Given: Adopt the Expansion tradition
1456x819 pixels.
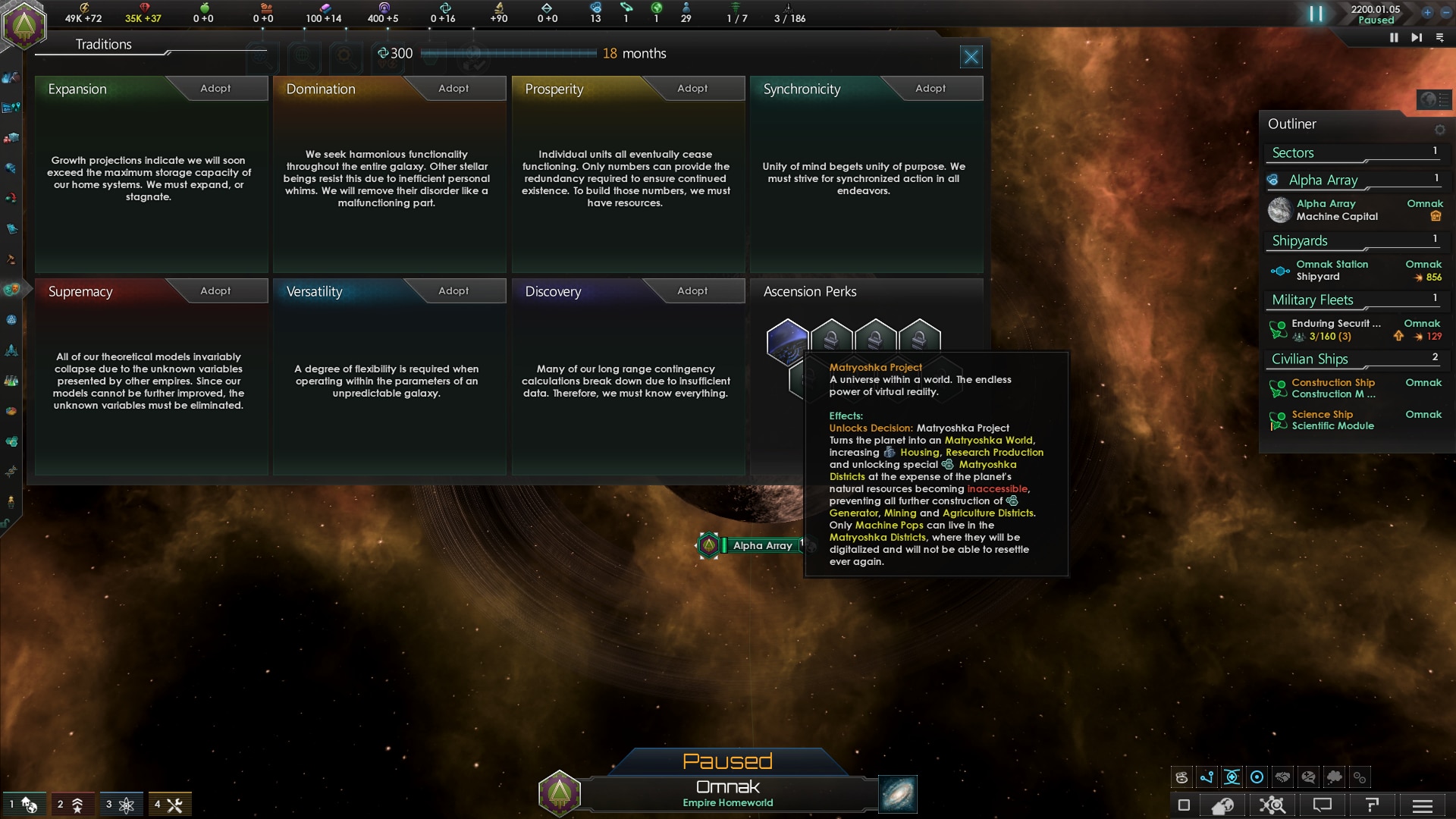Looking at the screenshot, I should (216, 89).
